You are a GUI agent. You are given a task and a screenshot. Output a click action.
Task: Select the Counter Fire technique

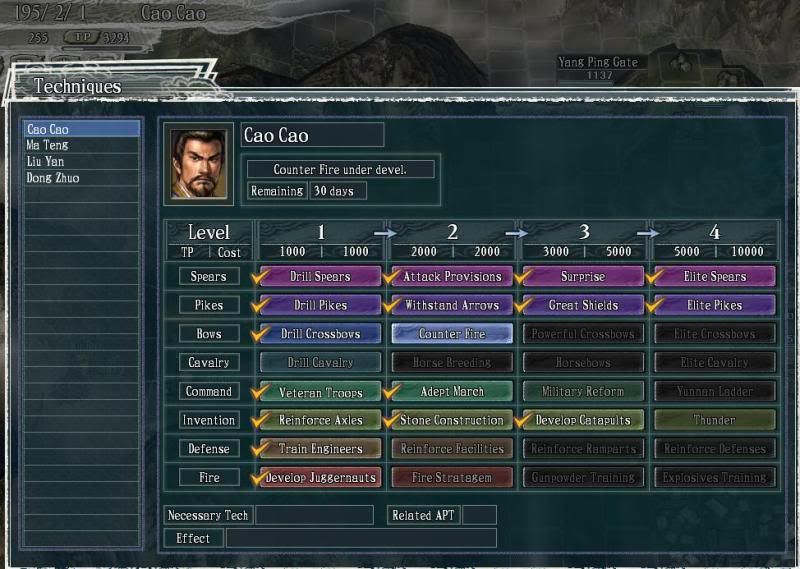click(x=452, y=334)
